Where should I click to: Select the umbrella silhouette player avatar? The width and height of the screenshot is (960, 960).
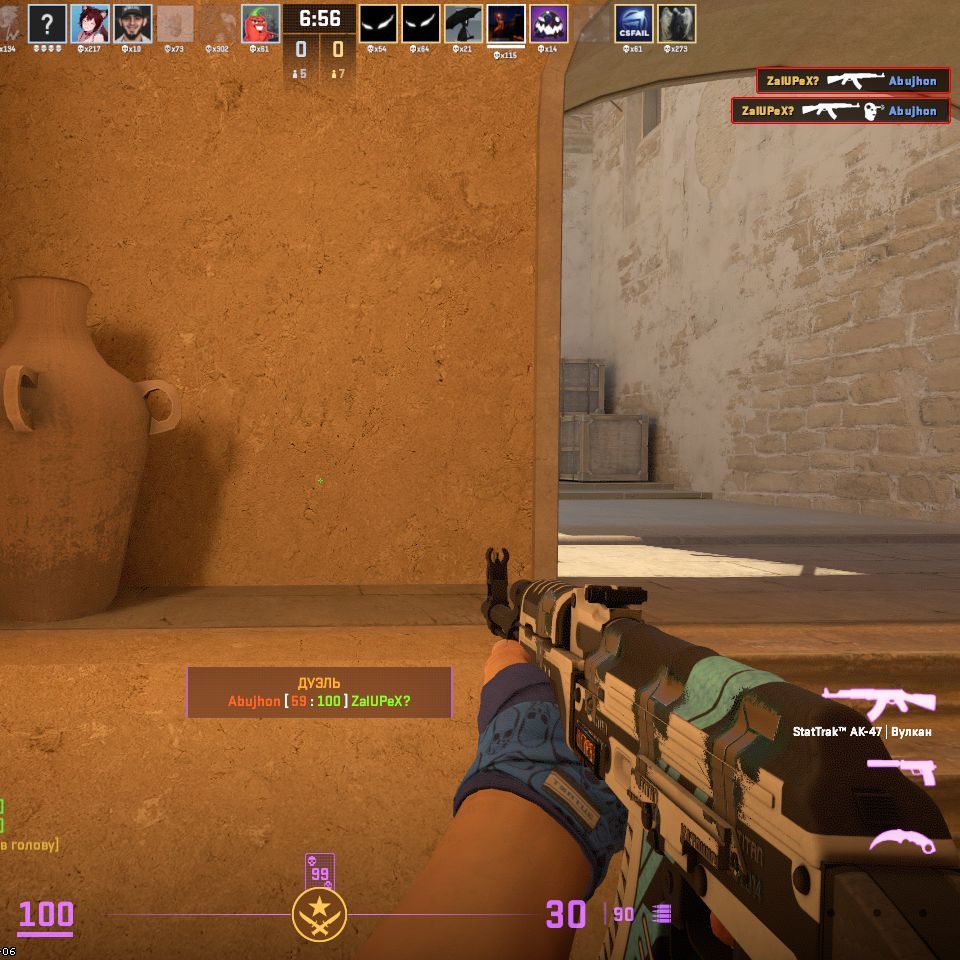pos(463,23)
